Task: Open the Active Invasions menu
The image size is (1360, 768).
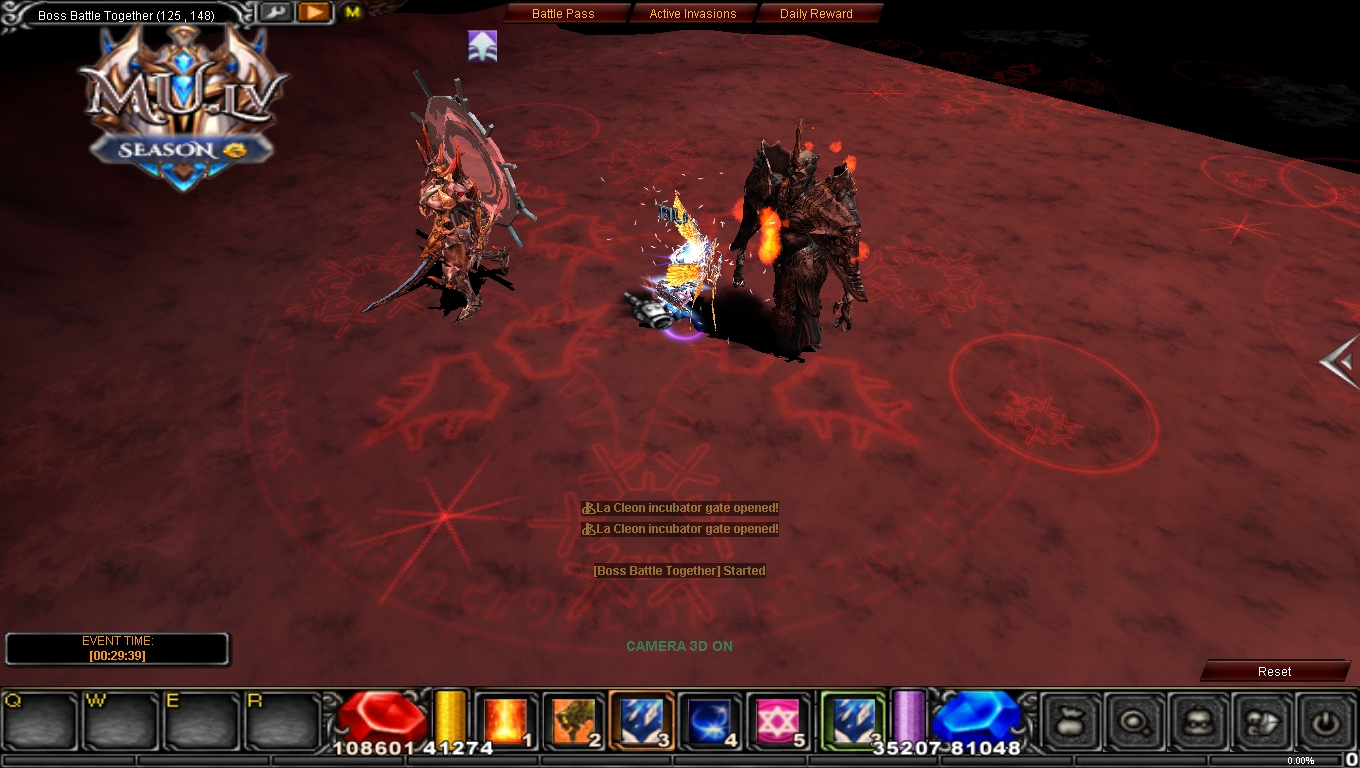Action: (693, 13)
